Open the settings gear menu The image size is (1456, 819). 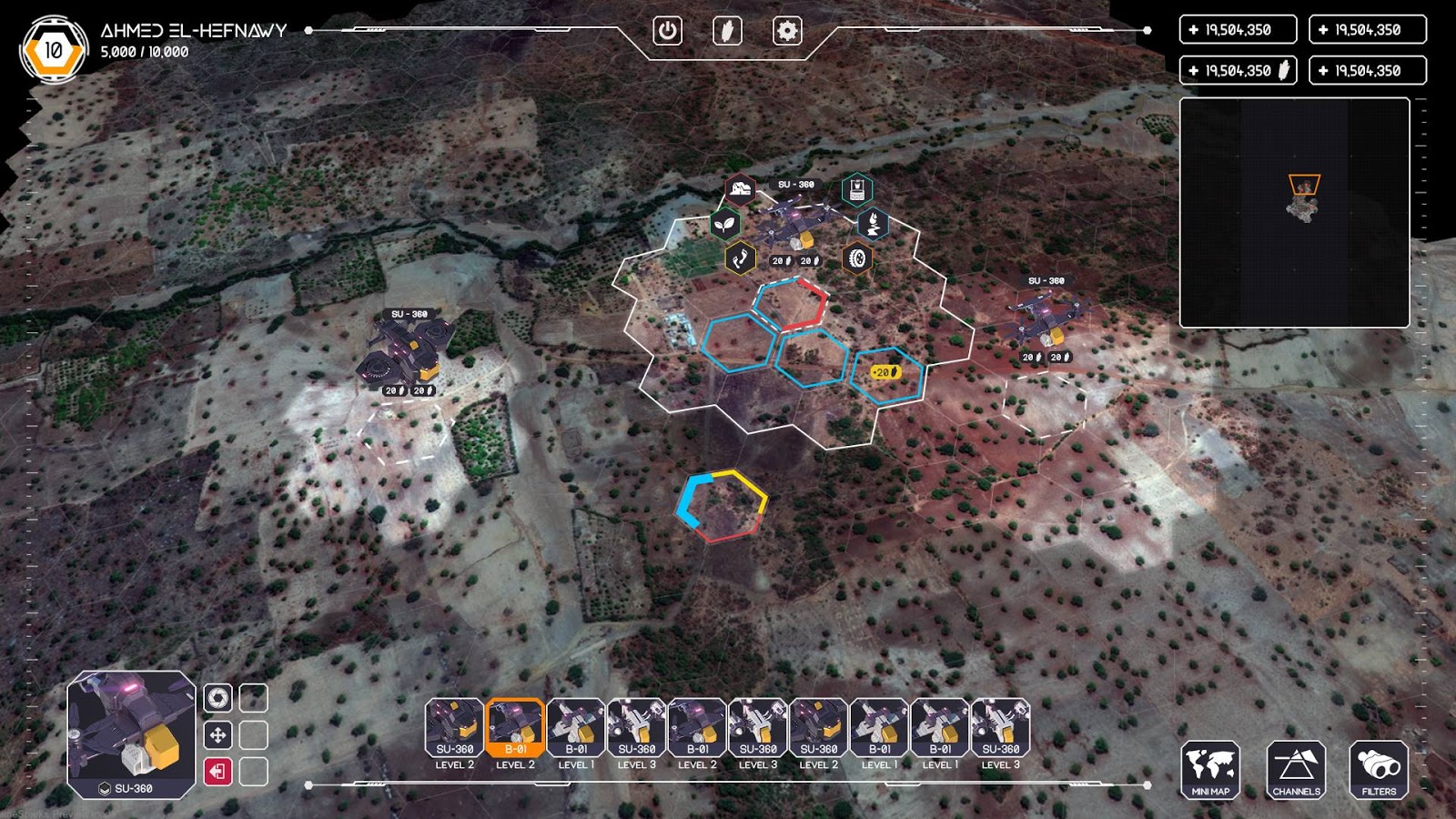[x=787, y=31]
